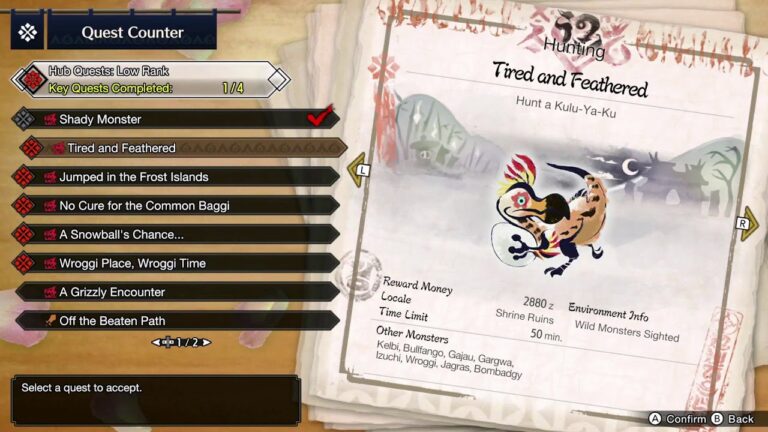Choose Wroggi Place, Wroggi Time quest
Viewport: 768px width, 432px height.
(x=175, y=263)
